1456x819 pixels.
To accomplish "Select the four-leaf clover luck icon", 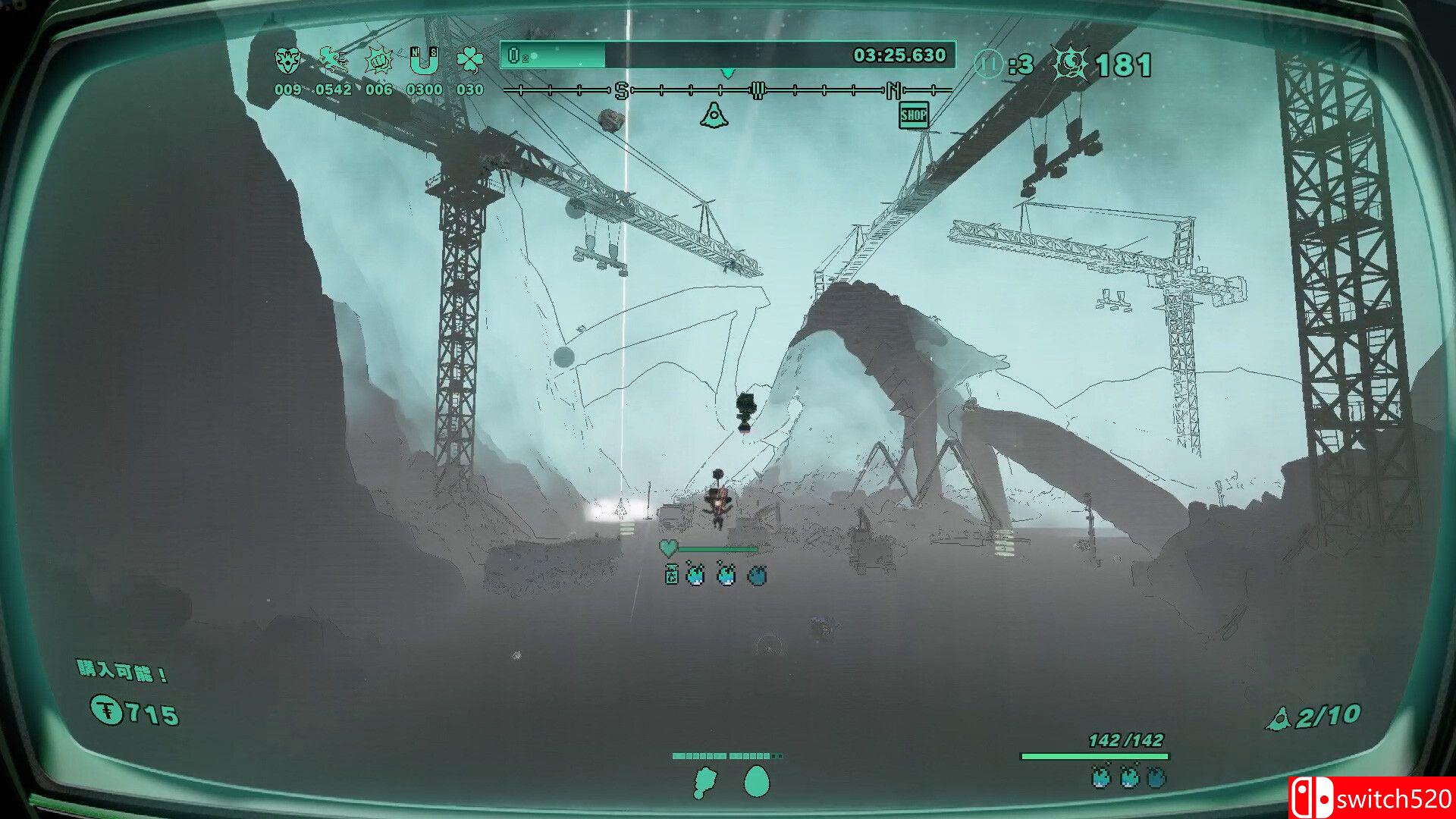I will [469, 61].
